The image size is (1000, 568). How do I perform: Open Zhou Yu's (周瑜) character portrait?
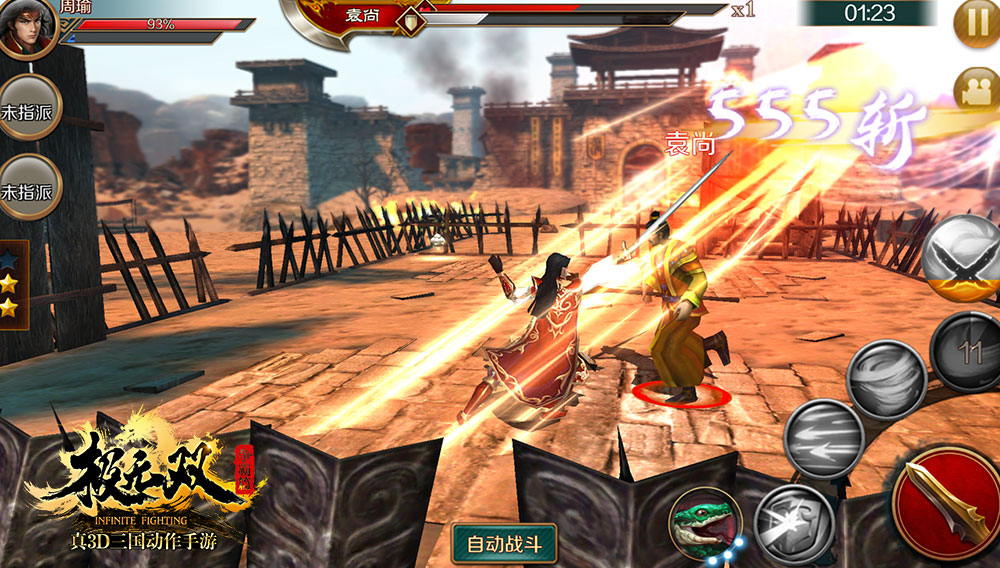coord(27,29)
